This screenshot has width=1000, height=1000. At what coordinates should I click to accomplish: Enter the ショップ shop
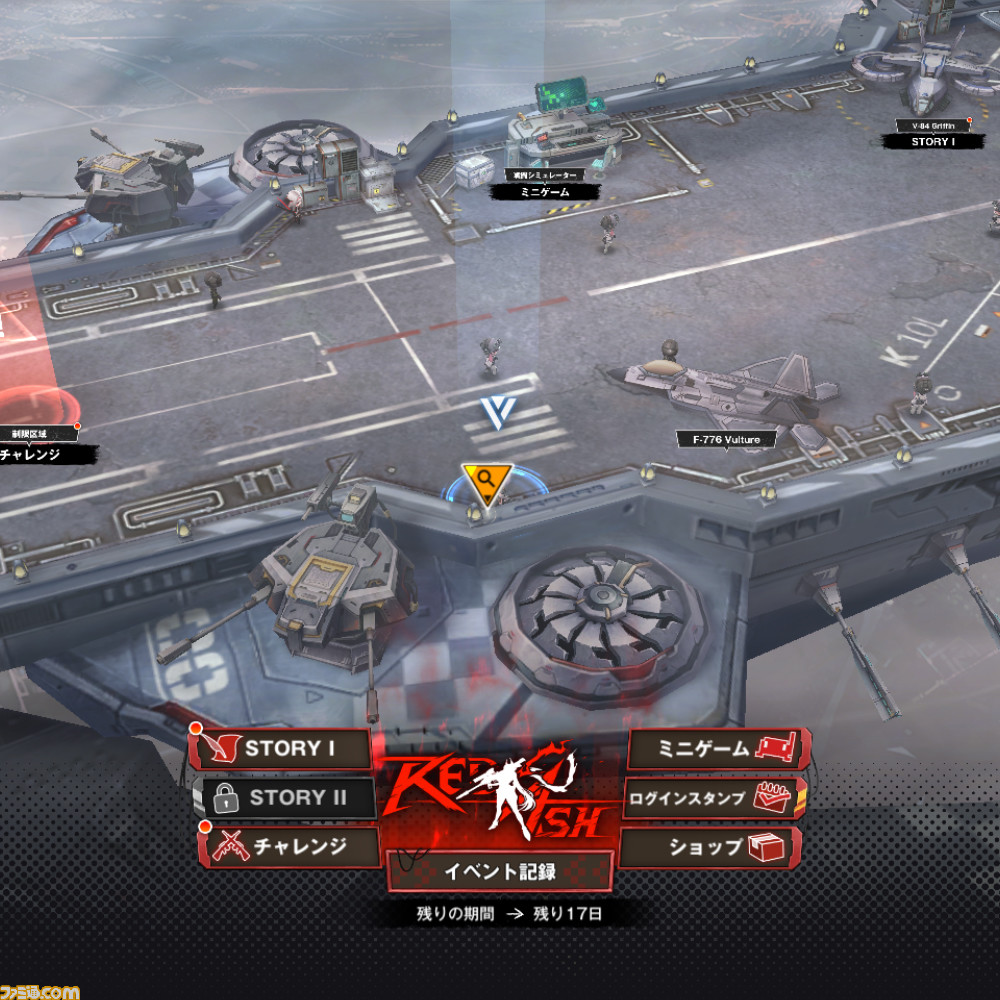[712, 847]
